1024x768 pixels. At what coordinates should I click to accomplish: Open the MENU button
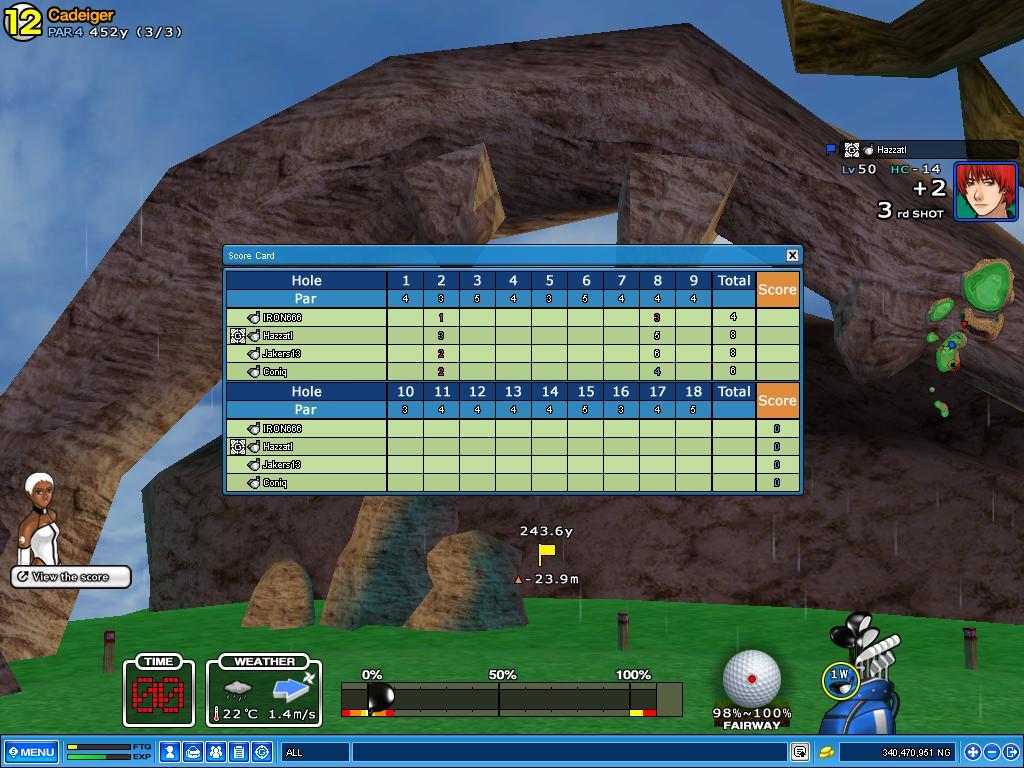[31, 752]
